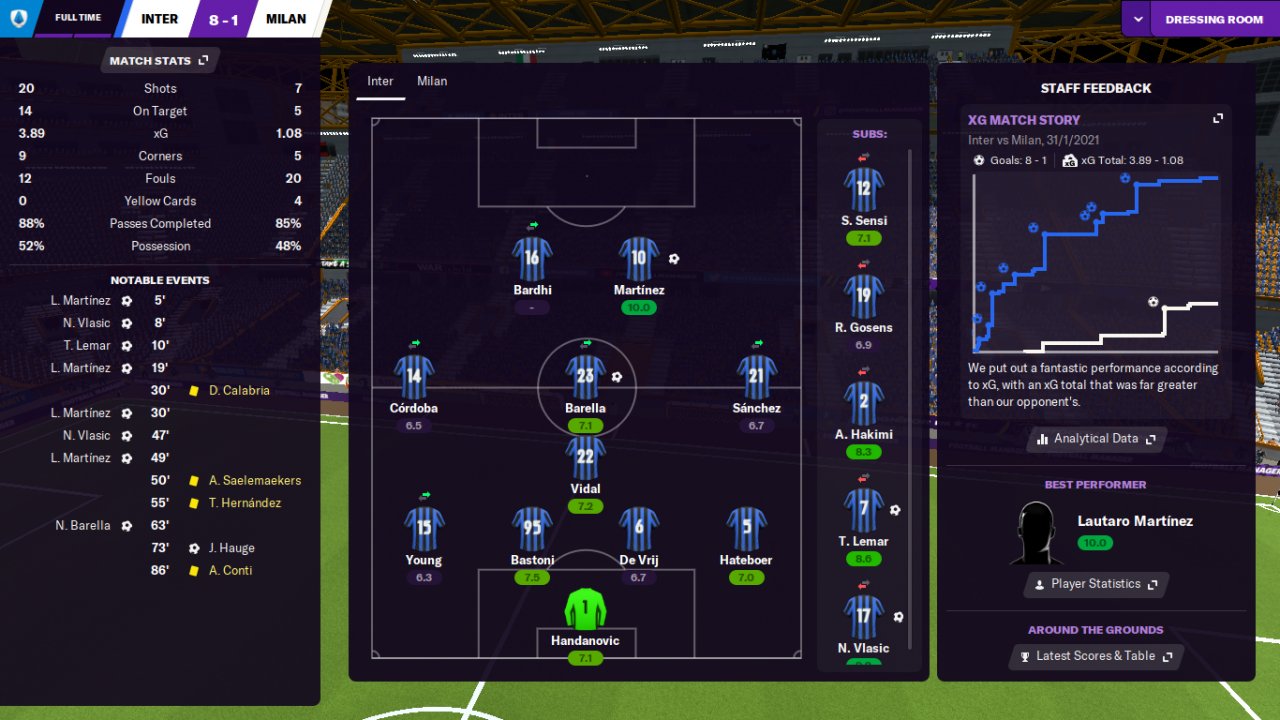Select goalkeeper Handanovic on the pitch

(x=585, y=609)
